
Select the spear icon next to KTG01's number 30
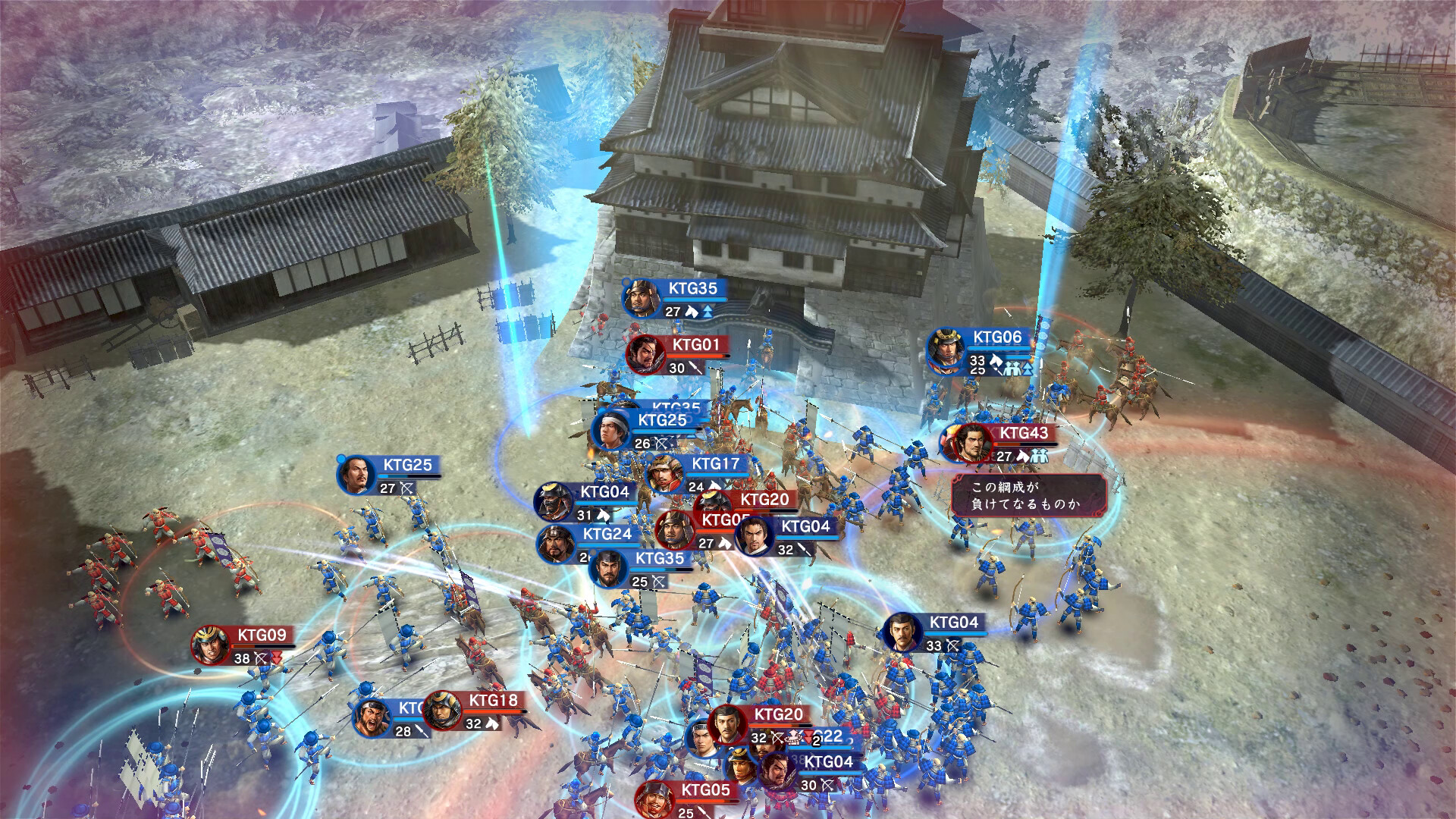695,369
